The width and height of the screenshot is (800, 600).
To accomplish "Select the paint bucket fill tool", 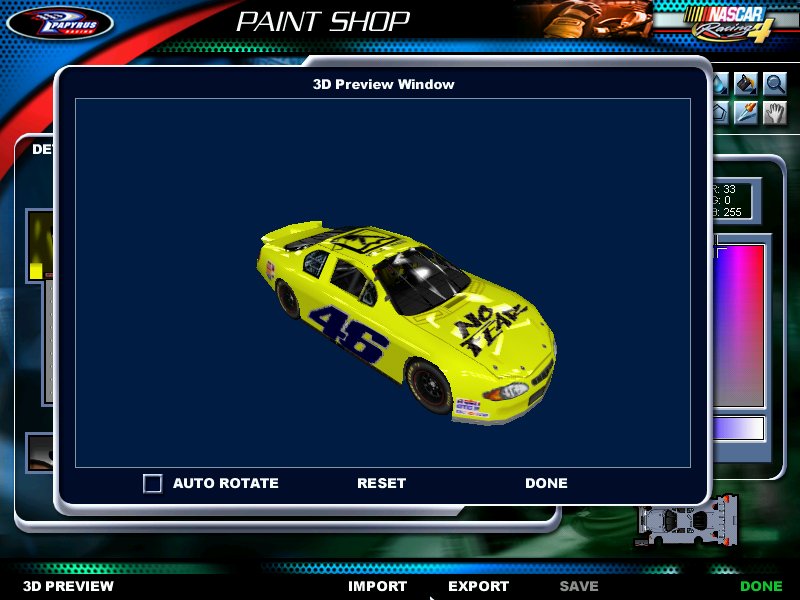I will pyautogui.click(x=746, y=84).
